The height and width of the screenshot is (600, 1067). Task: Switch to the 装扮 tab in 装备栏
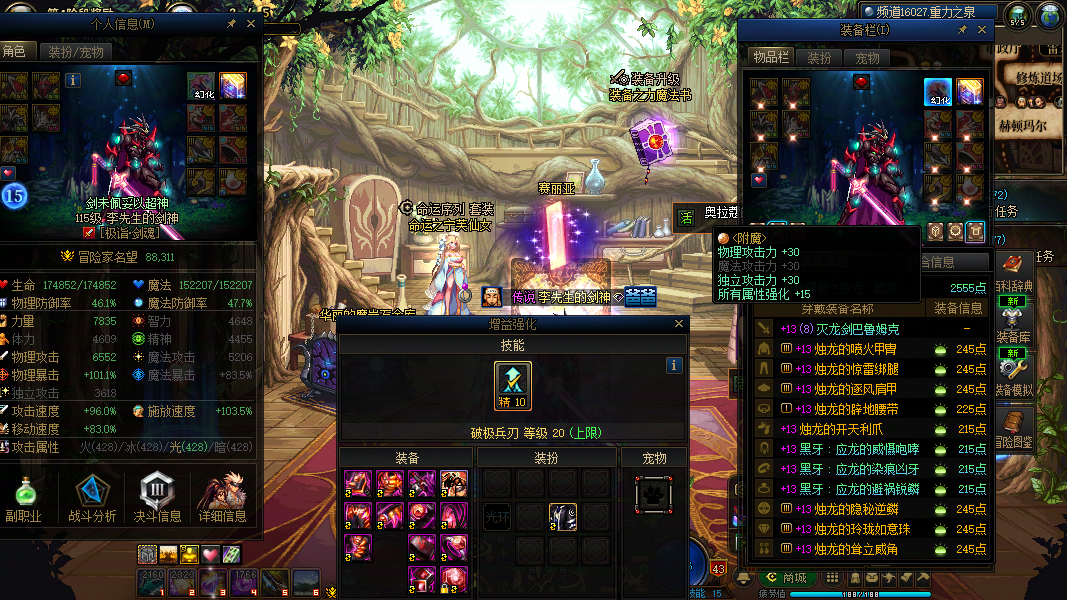(819, 58)
